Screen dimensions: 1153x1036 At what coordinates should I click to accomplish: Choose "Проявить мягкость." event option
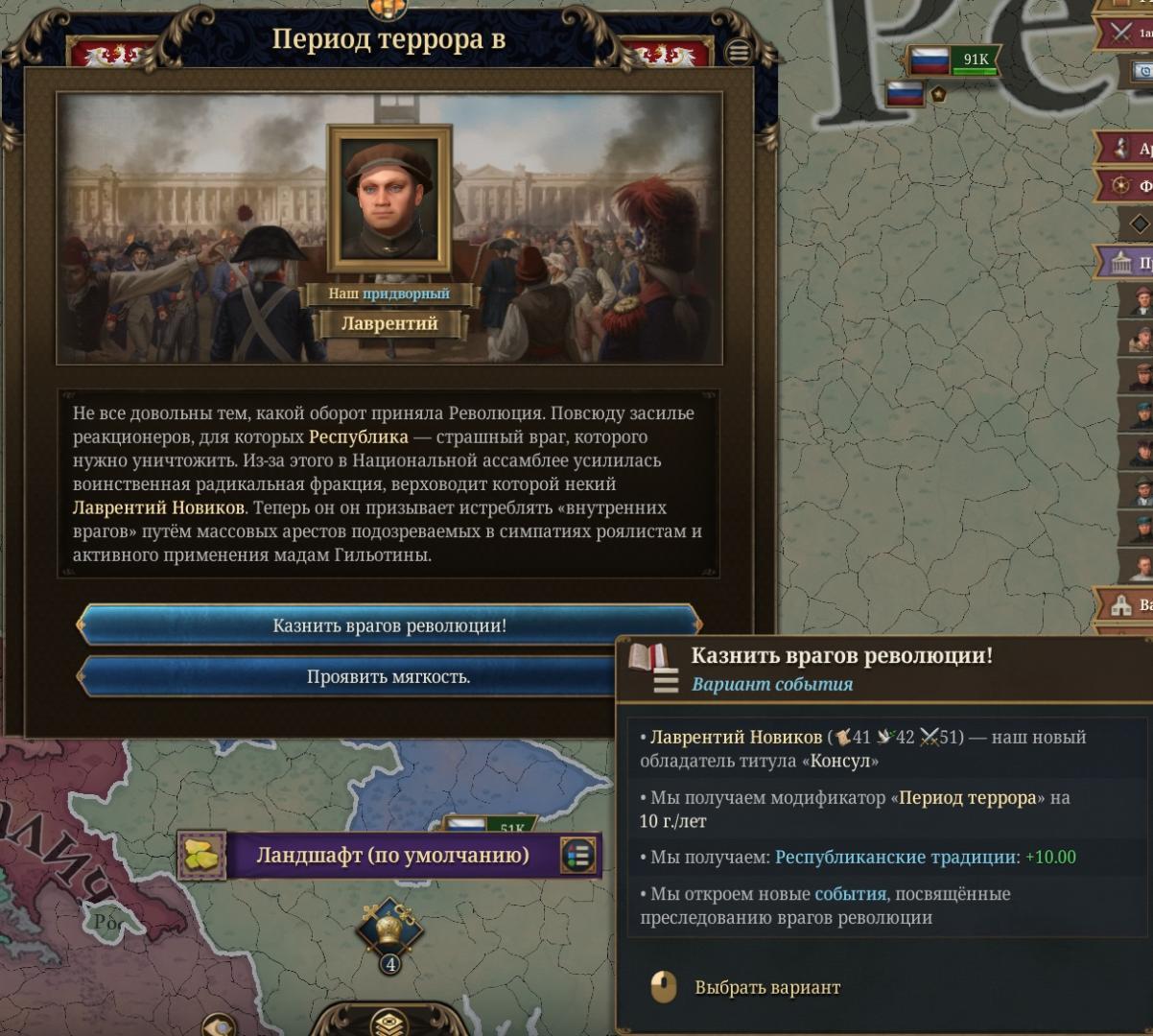click(x=388, y=677)
